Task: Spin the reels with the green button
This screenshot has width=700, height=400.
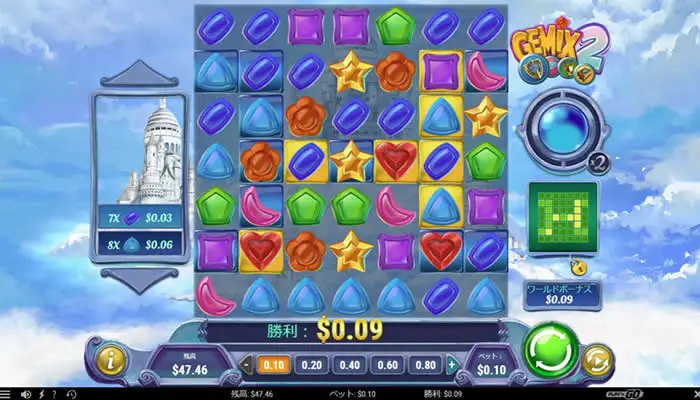Action: pyautogui.click(x=553, y=350)
